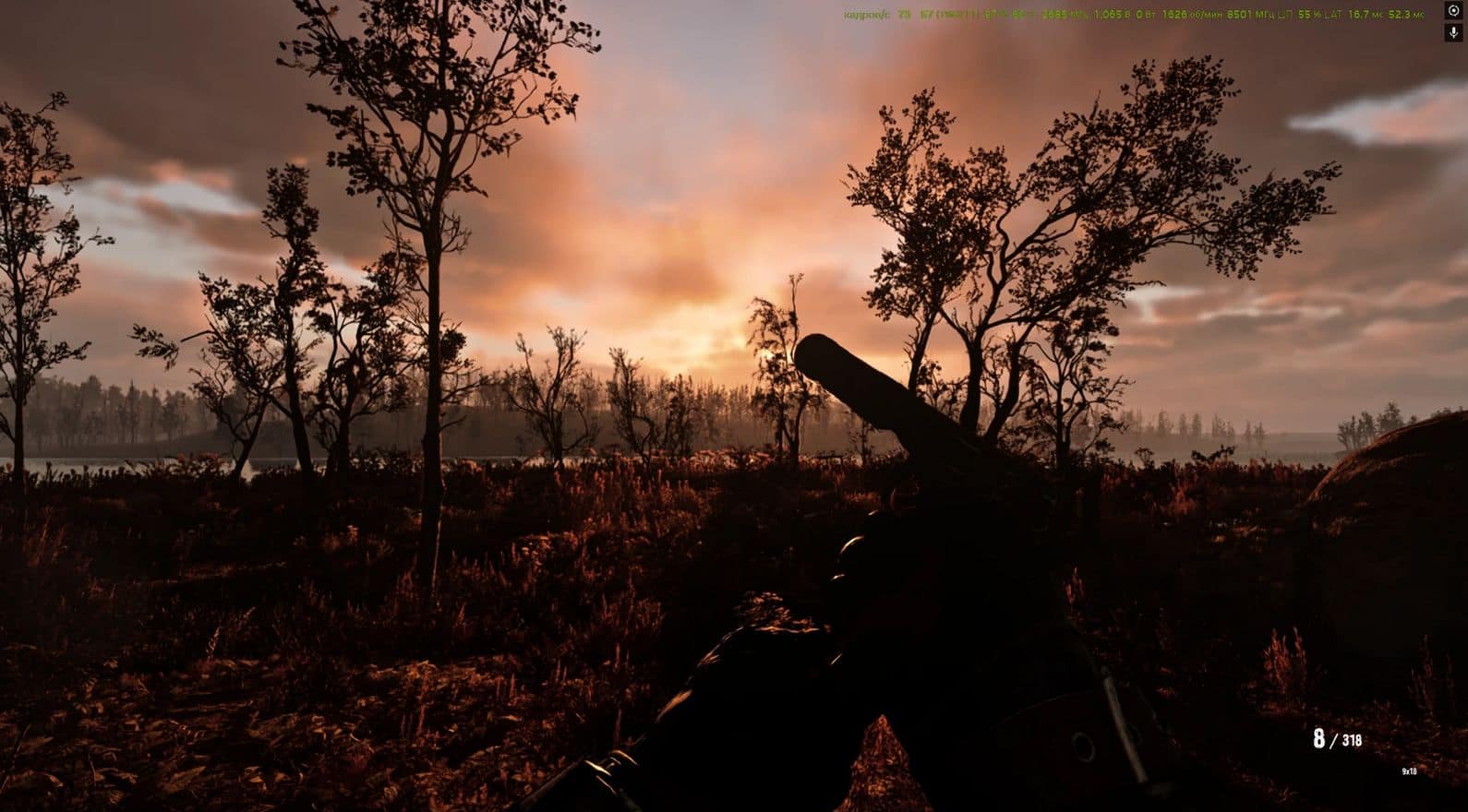The image size is (1468, 812).
Task: Click the instant replay recording indicator icon
Action: (x=1453, y=11)
